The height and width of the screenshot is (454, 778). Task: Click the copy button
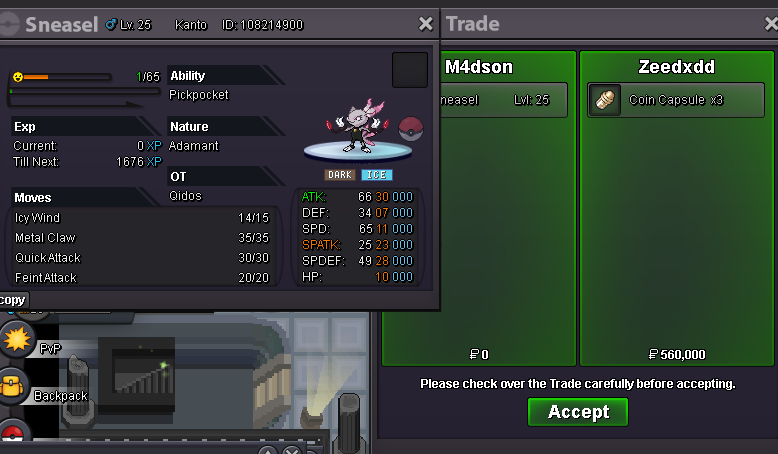pyautogui.click(x=12, y=300)
